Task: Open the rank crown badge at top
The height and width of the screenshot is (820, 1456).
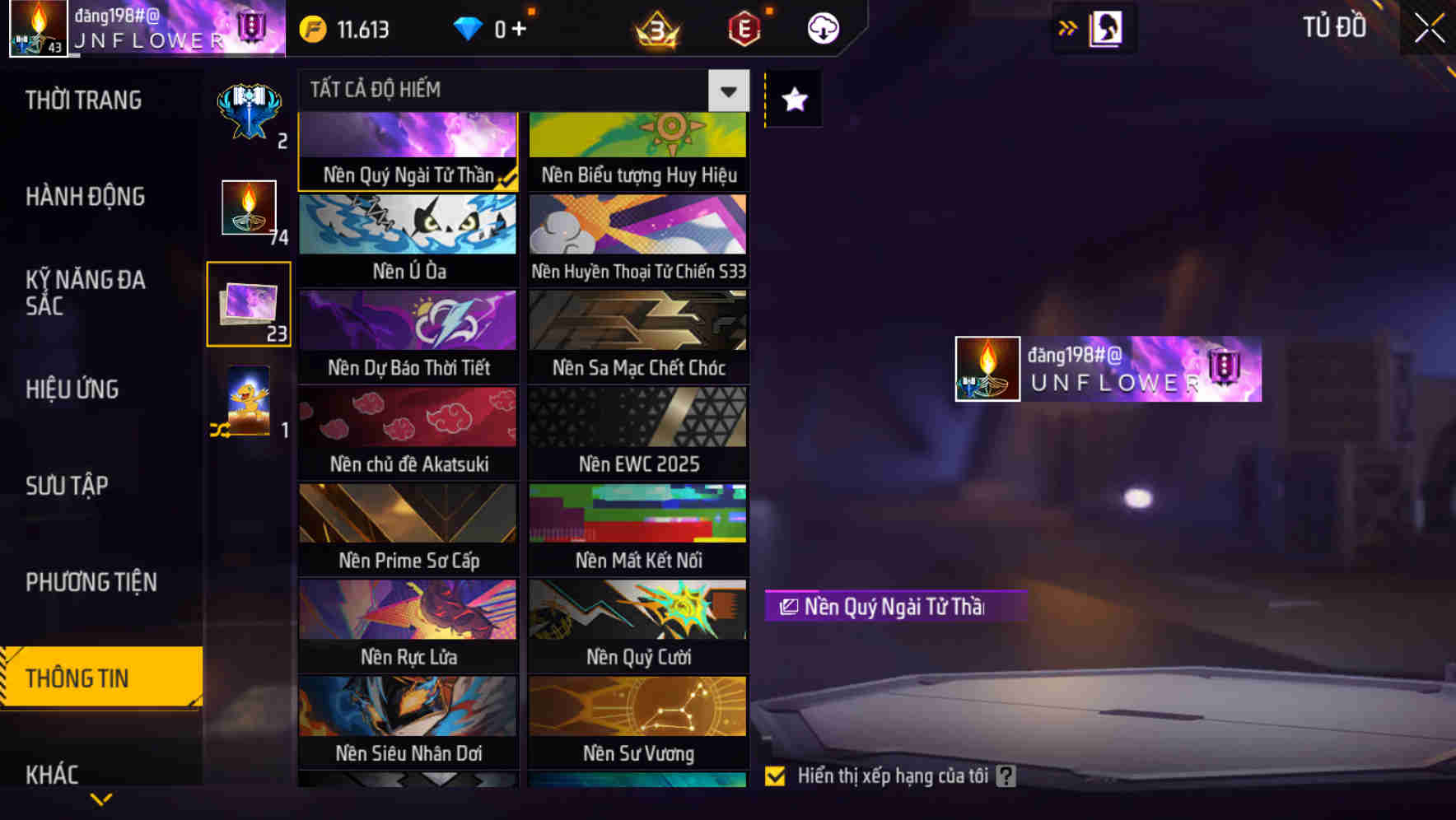Action: [656, 28]
